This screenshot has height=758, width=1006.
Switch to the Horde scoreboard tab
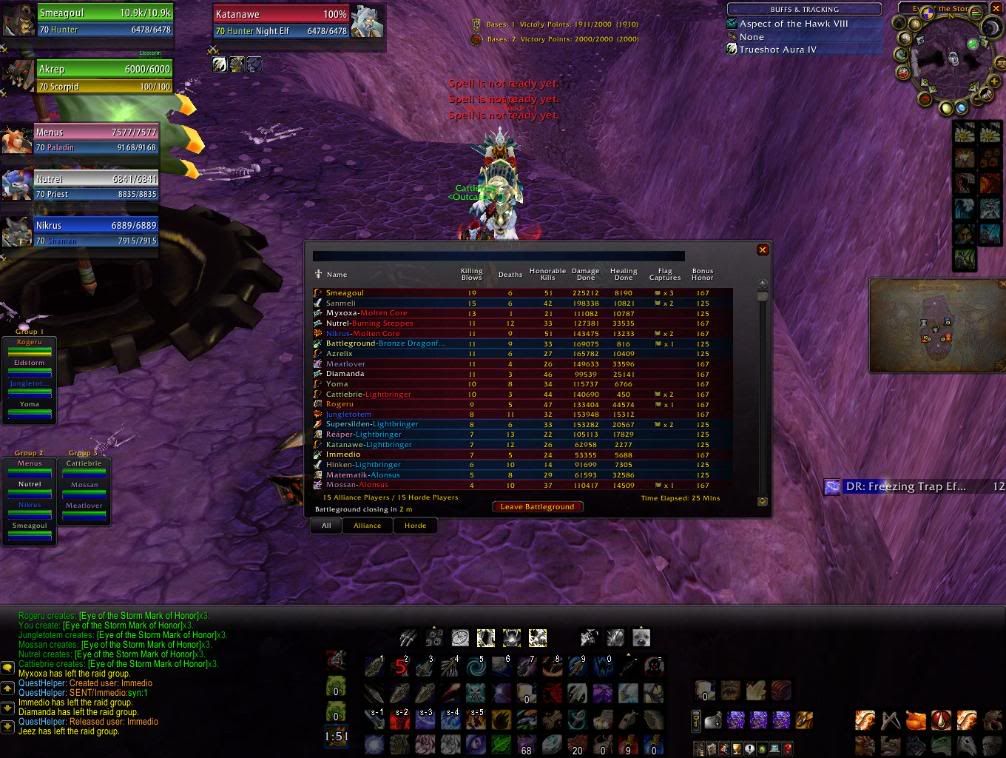(x=414, y=525)
